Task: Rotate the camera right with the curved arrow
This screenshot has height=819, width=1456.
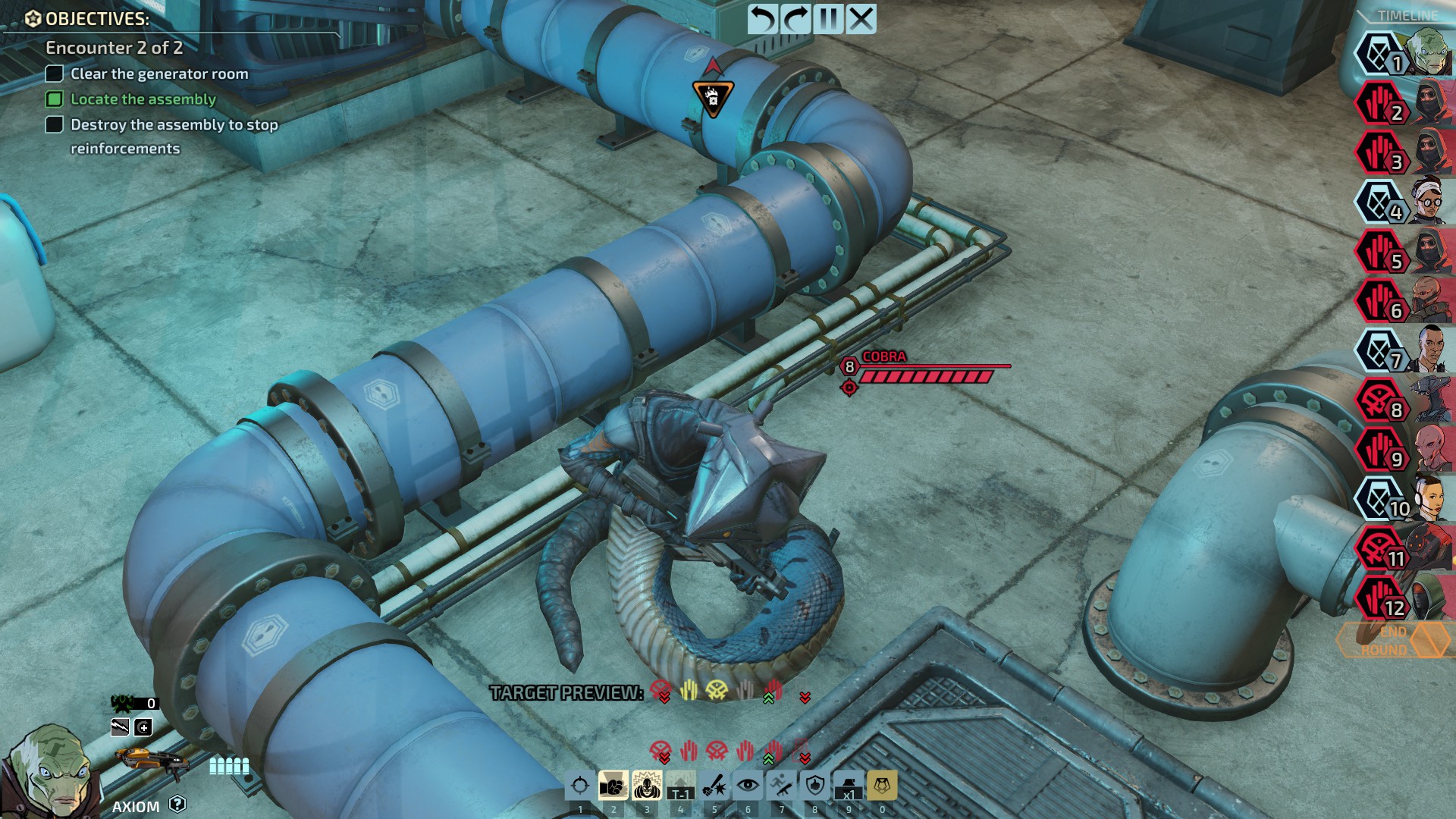Action: tap(795, 19)
